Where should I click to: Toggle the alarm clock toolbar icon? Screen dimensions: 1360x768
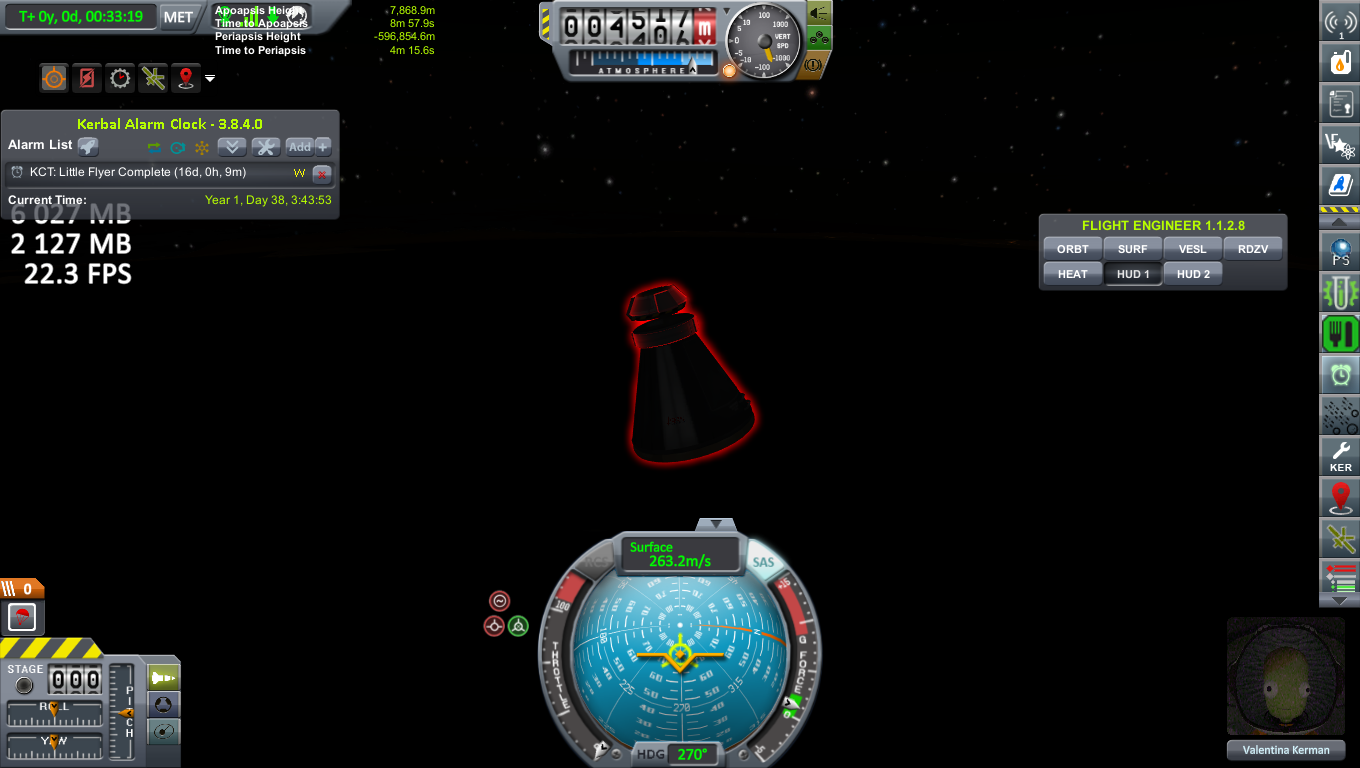tap(1340, 375)
